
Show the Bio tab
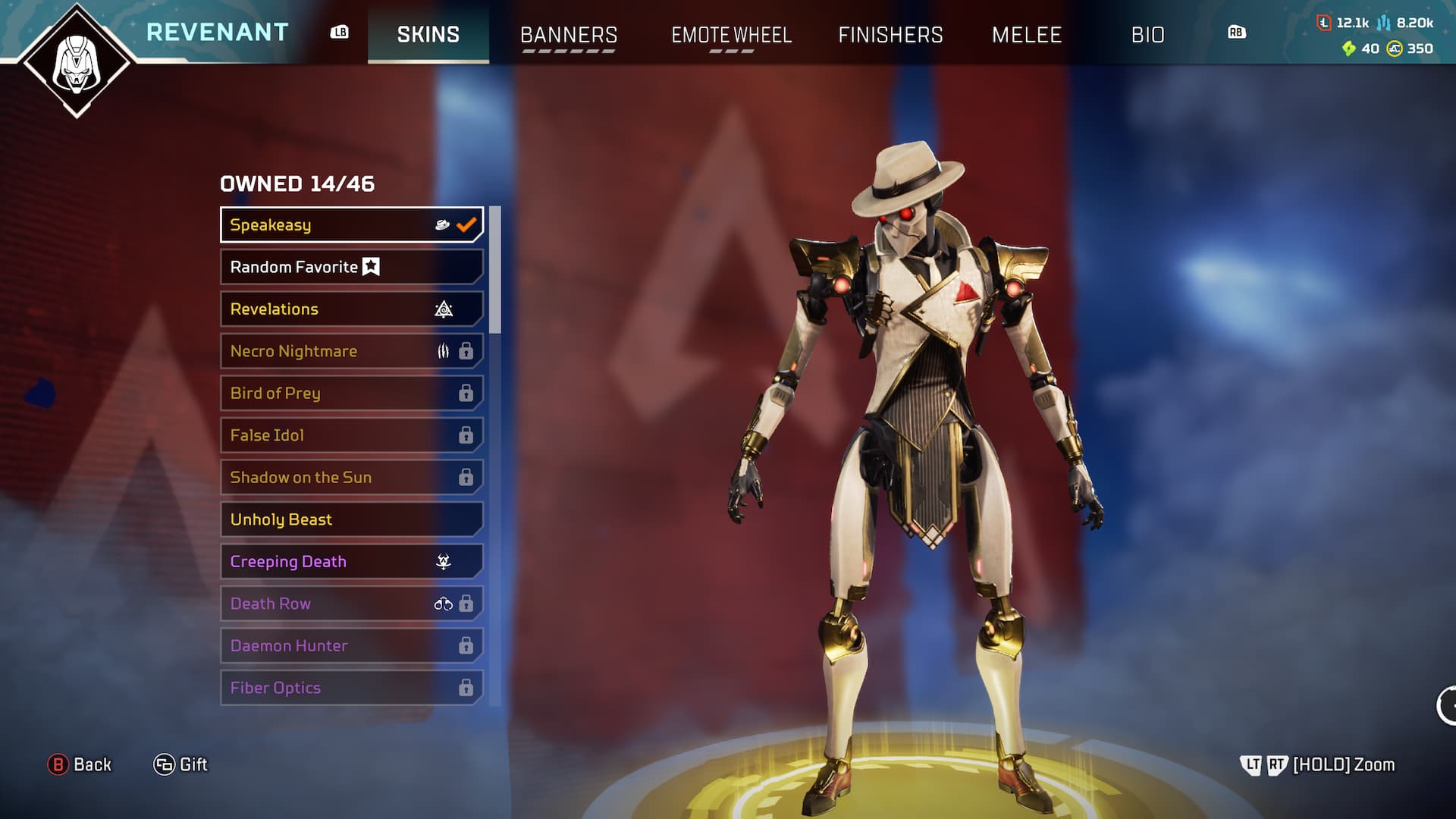[x=1147, y=35]
